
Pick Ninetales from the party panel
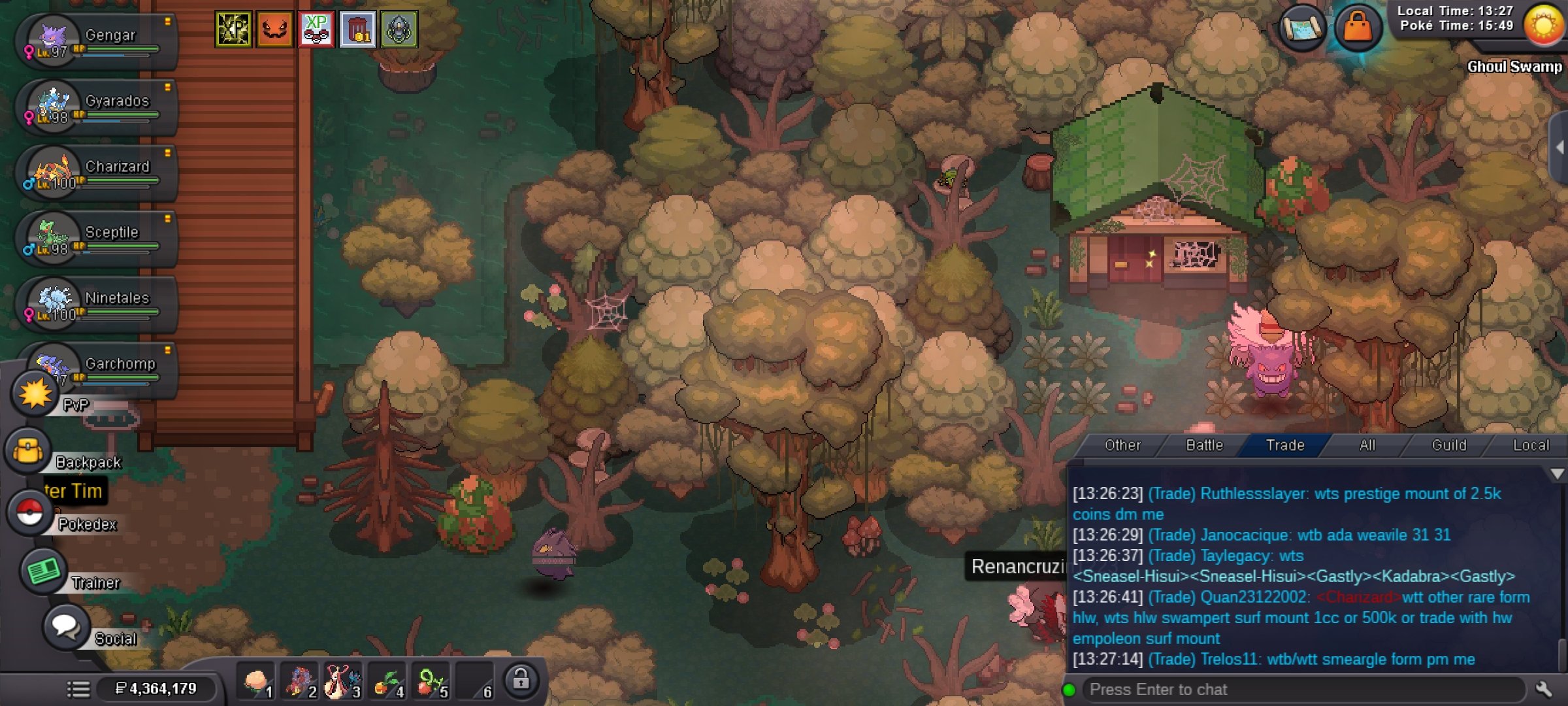click(x=98, y=304)
